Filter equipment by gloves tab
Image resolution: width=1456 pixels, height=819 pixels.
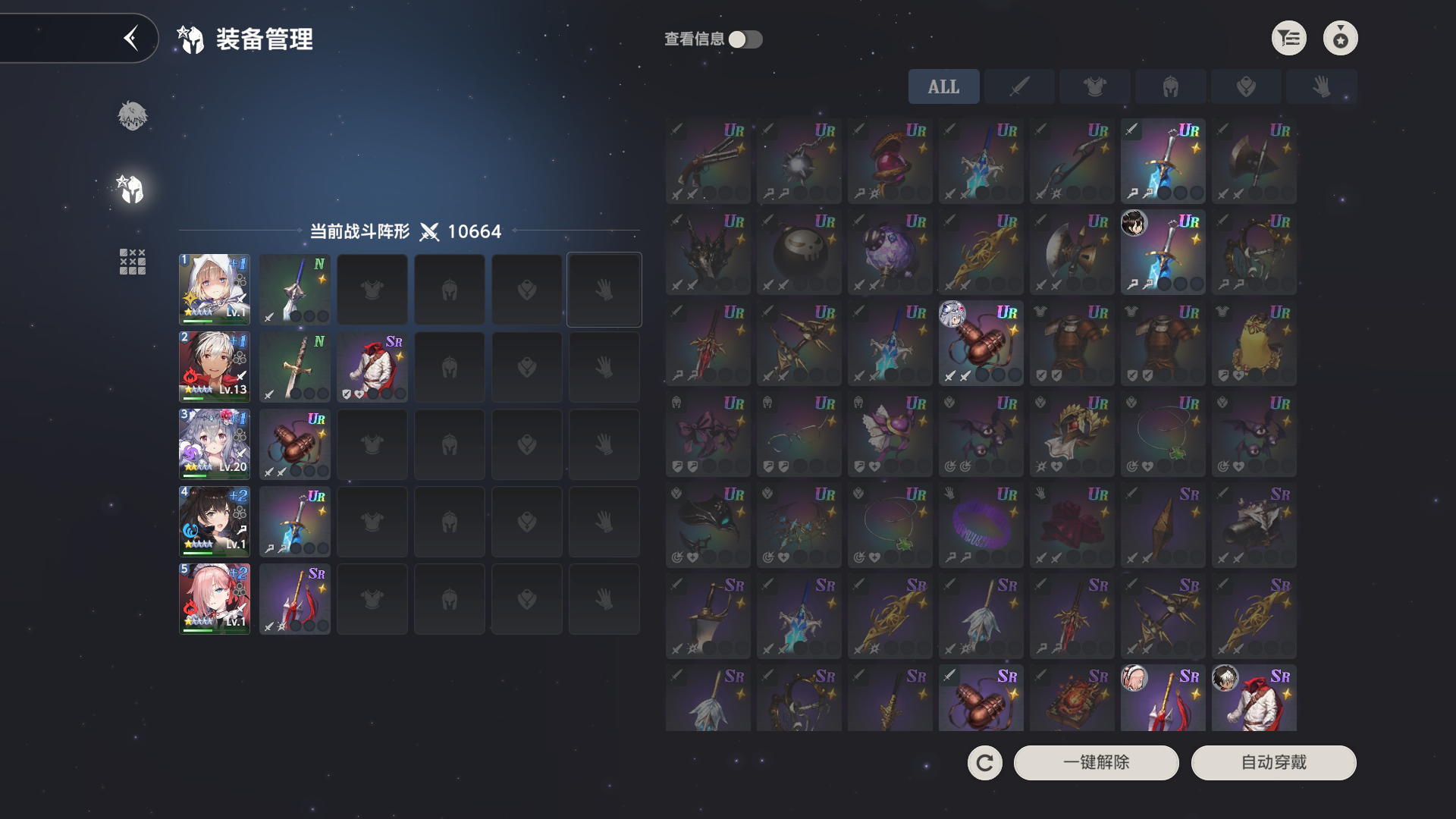(1321, 87)
